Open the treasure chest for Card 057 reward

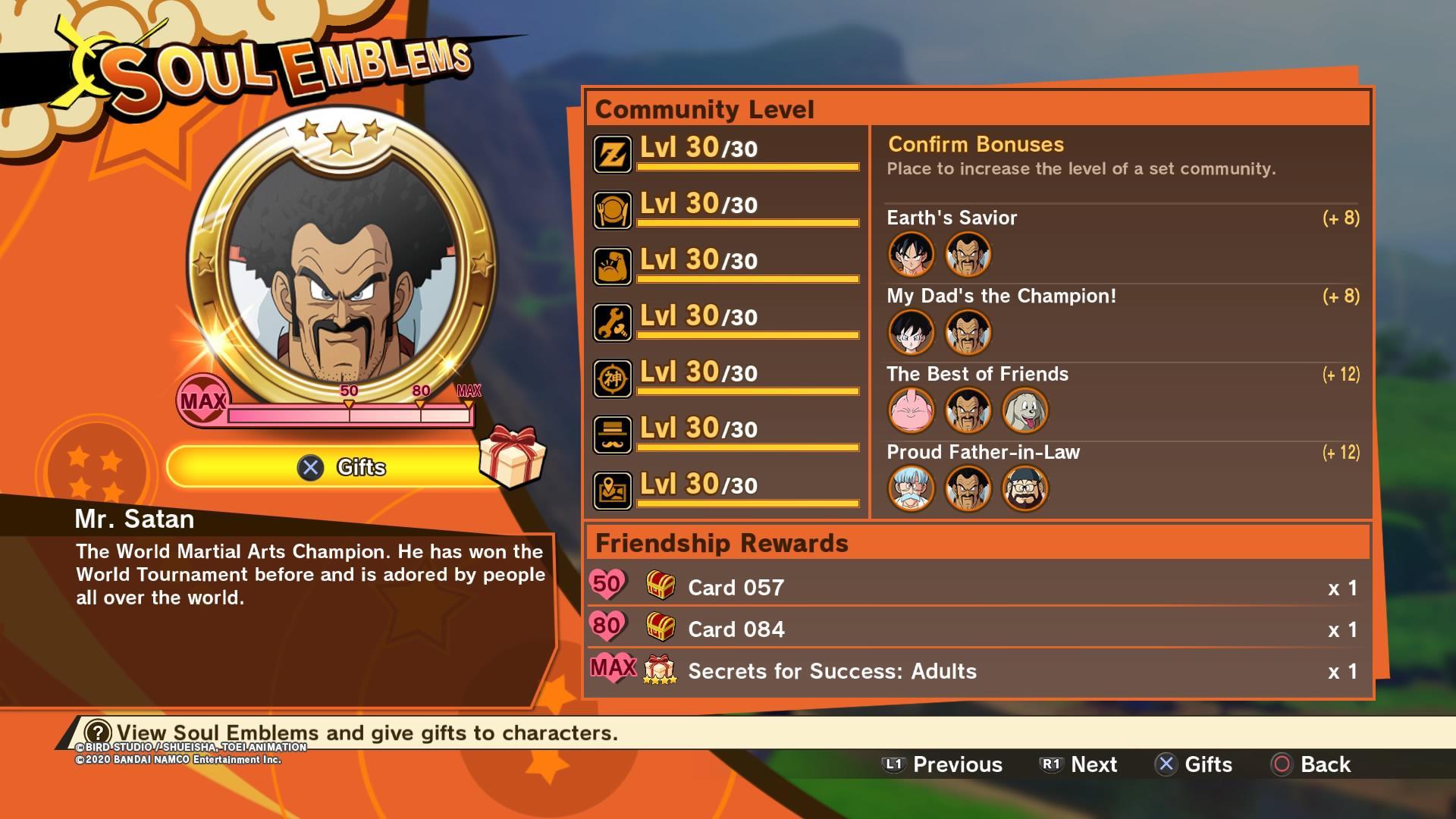pos(660,586)
